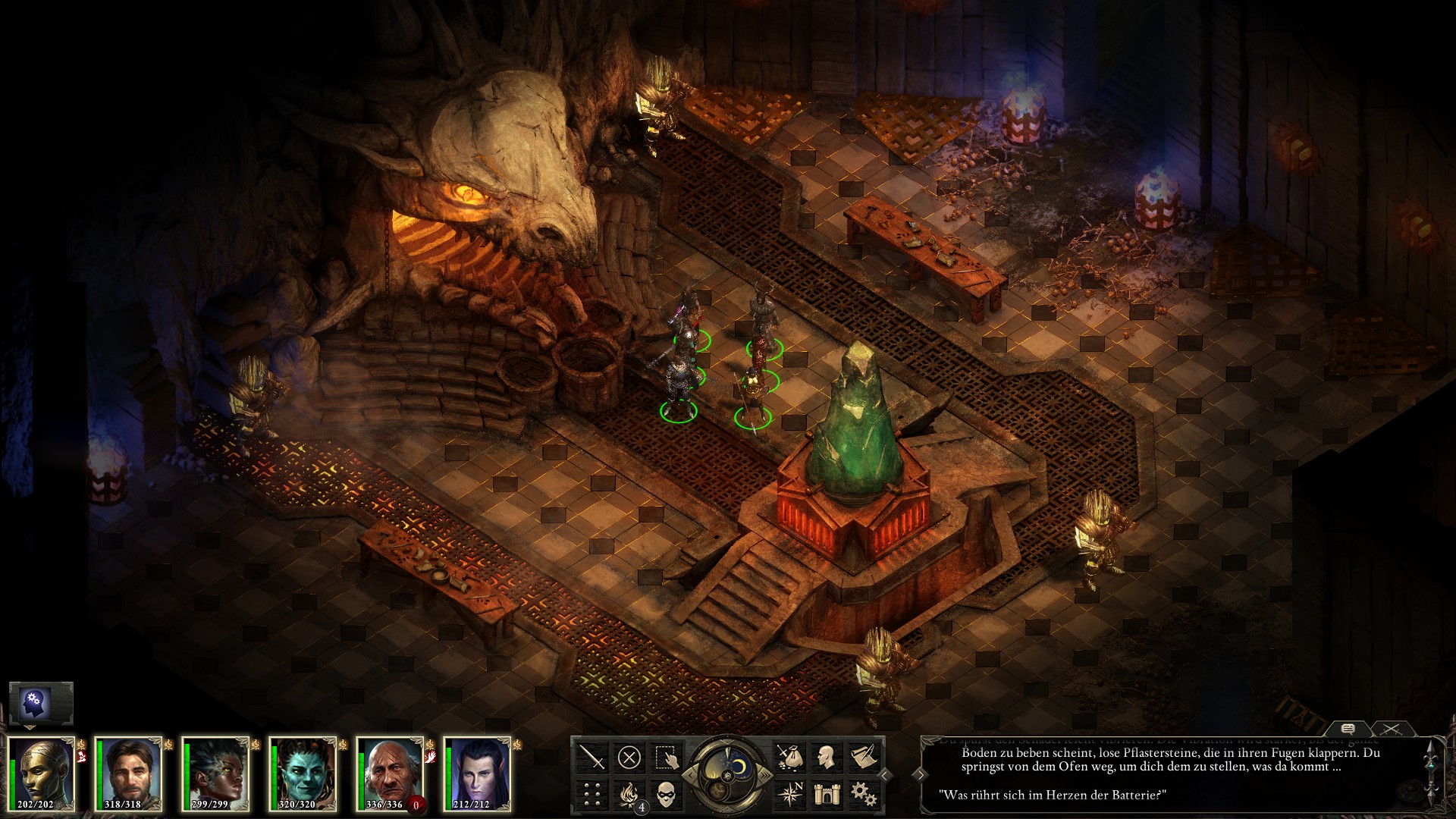Toggle stealth mode with the masked face icon
Screen dimensions: 1456x819
click(x=667, y=793)
